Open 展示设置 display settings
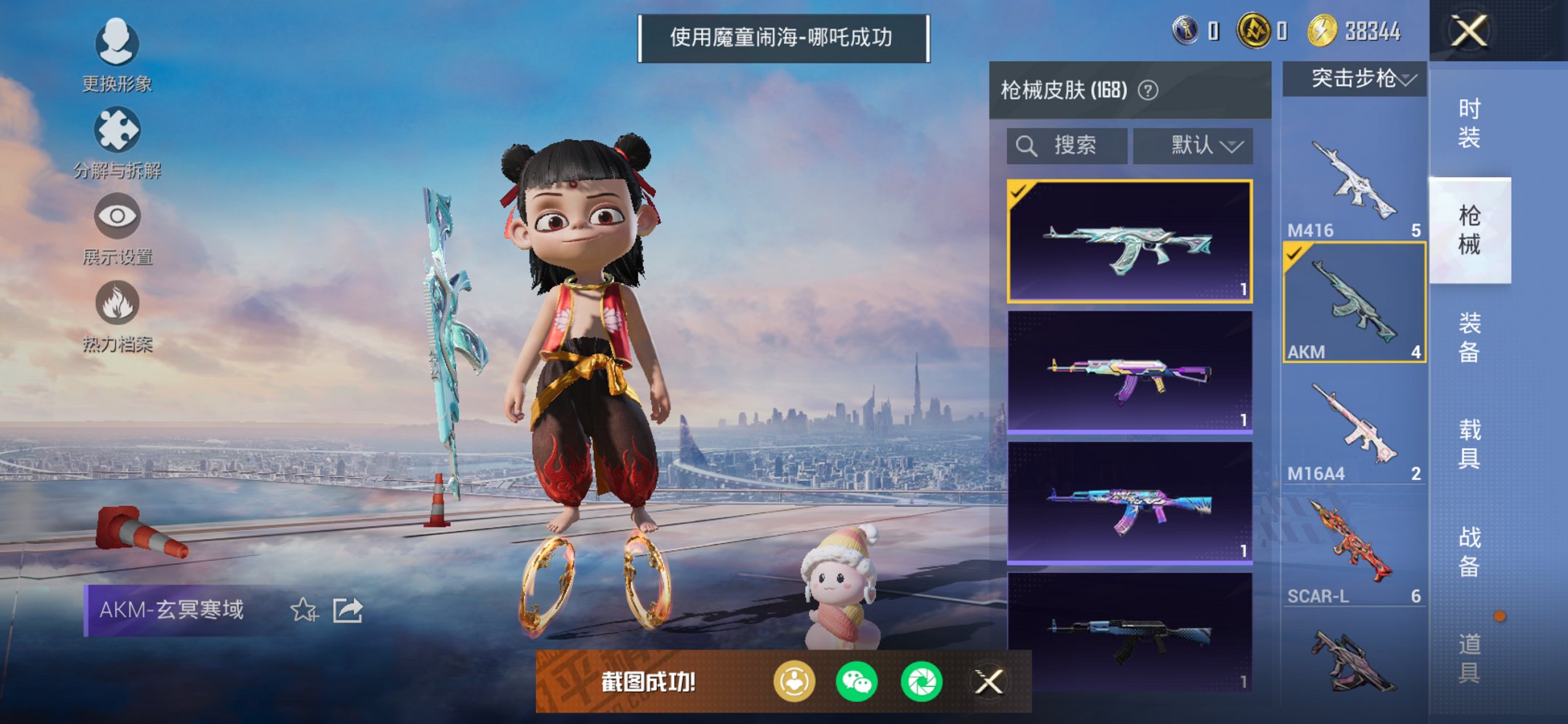This screenshot has width=1568, height=724. [117, 216]
